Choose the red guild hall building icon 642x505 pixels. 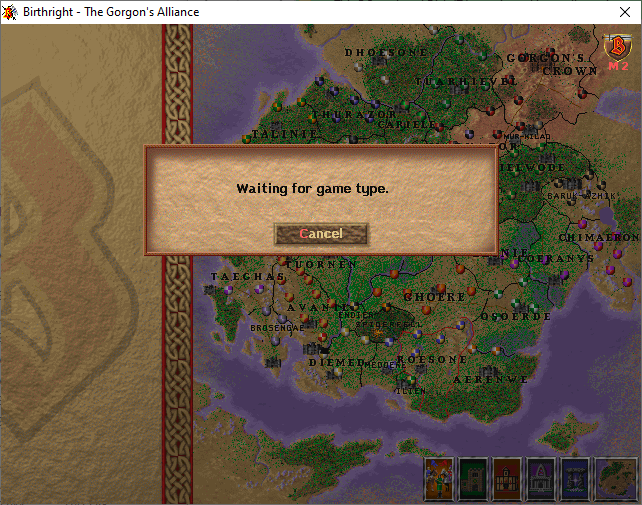coord(507,478)
